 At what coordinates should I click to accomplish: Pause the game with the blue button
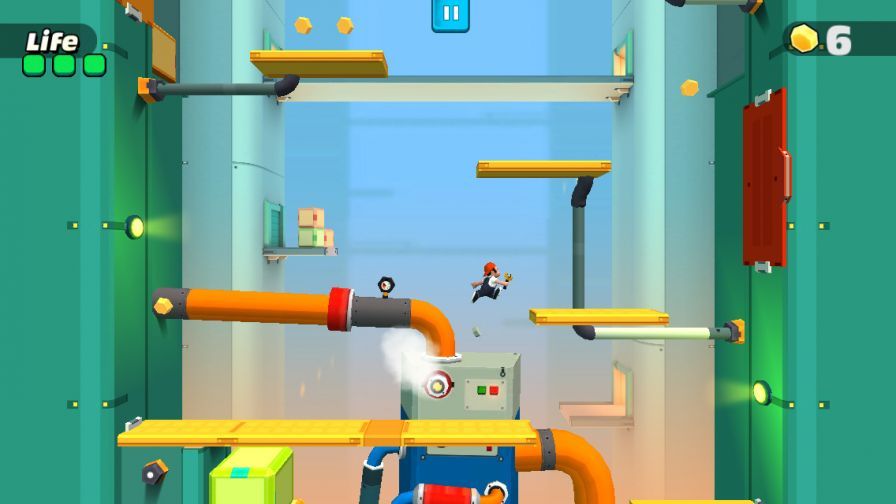click(450, 14)
